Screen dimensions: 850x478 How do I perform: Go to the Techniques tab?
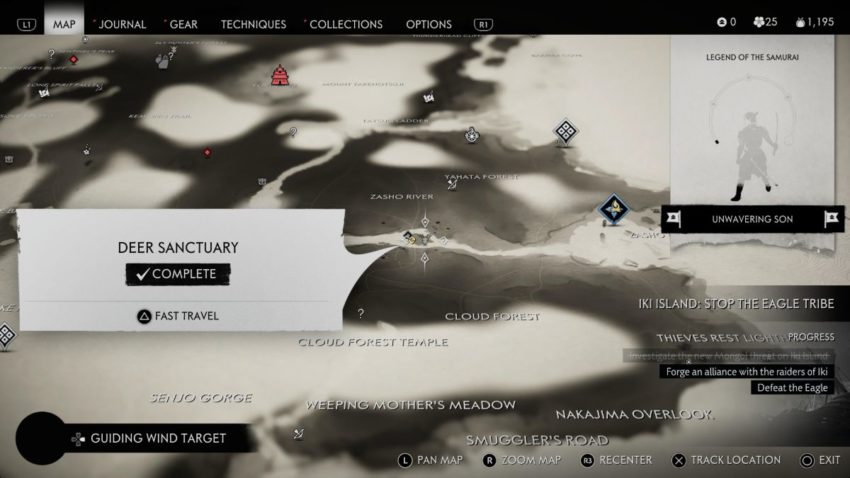click(x=253, y=23)
